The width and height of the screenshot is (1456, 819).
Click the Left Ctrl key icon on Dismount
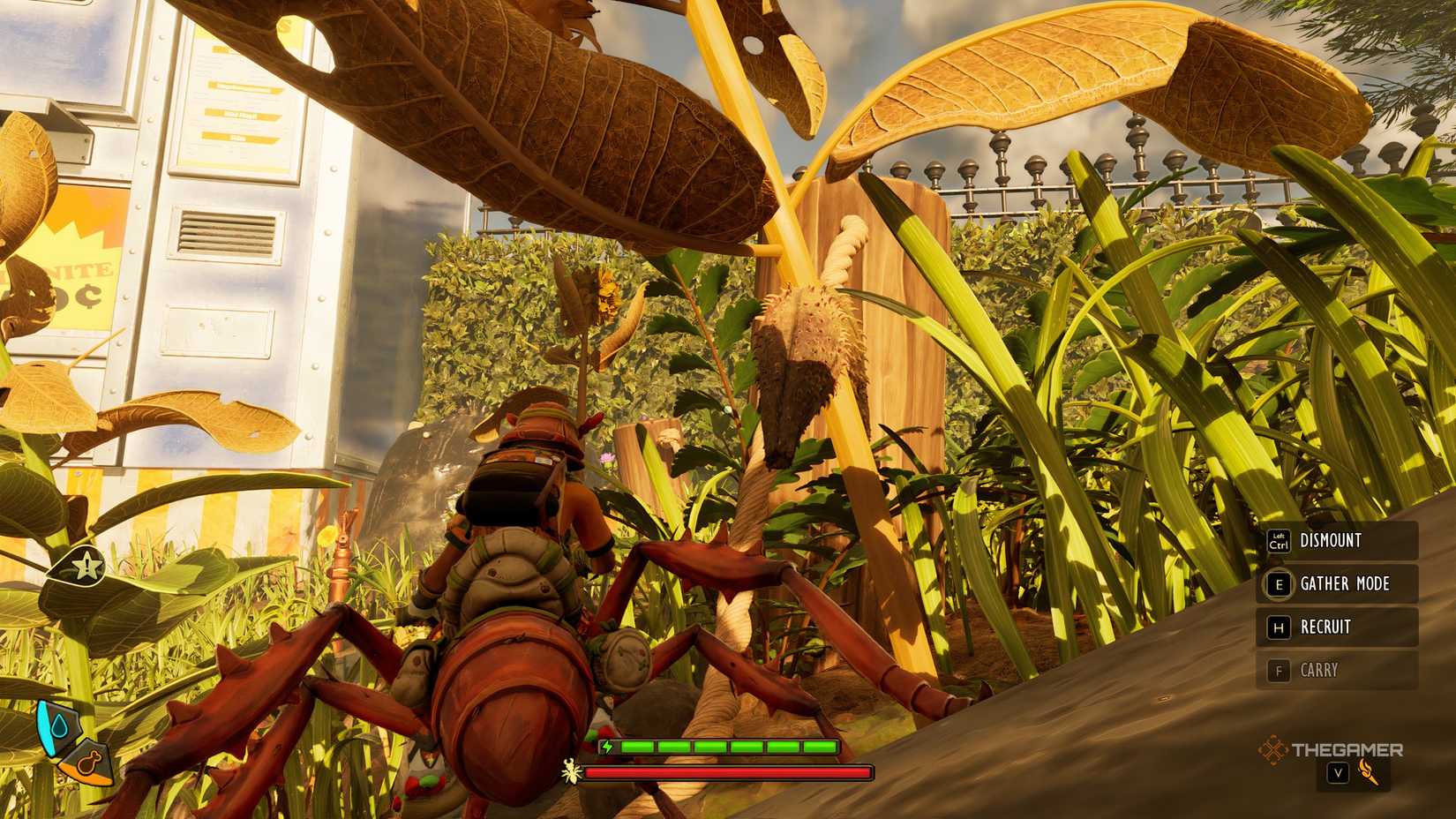pos(1280,541)
